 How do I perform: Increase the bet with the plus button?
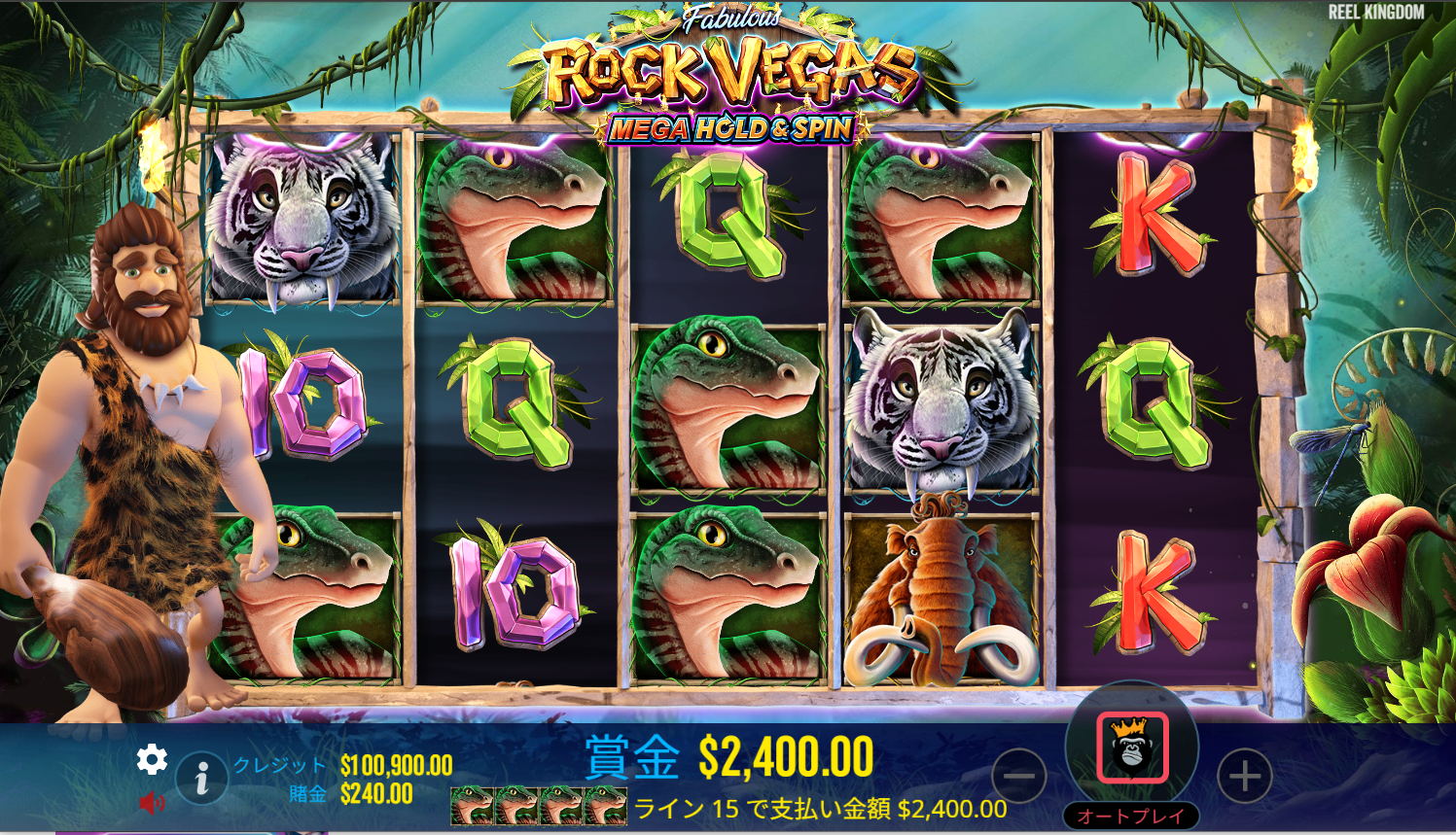(x=1244, y=777)
